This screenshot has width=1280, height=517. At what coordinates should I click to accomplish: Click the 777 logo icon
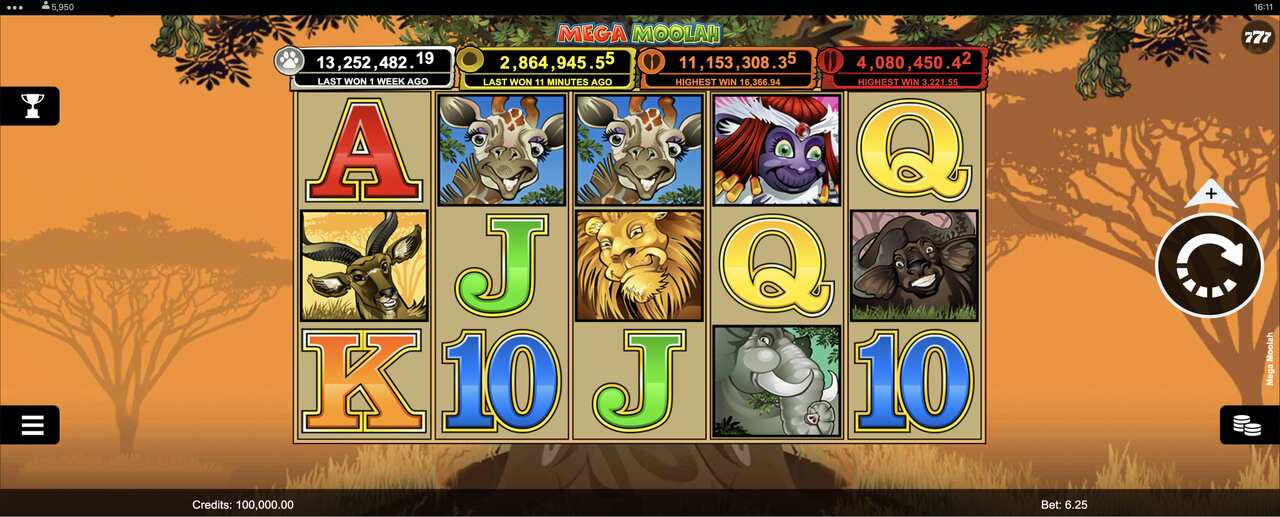pyautogui.click(x=1257, y=38)
